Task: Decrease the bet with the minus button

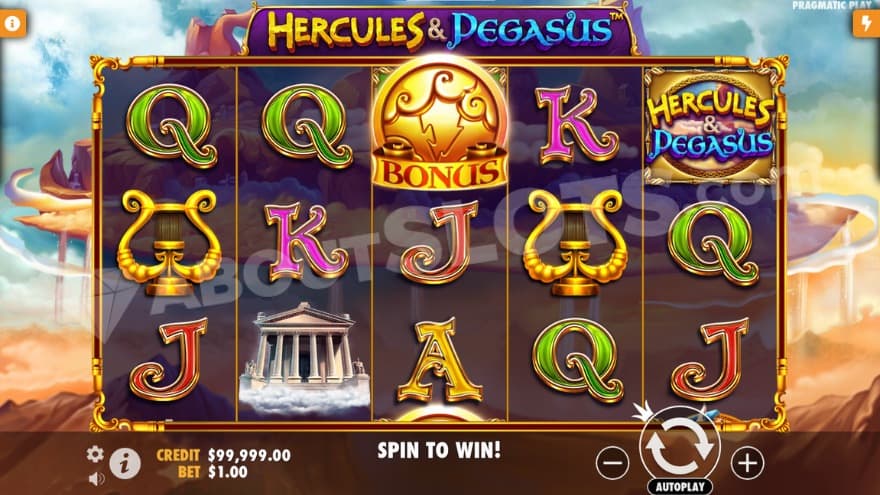Action: 612,462
